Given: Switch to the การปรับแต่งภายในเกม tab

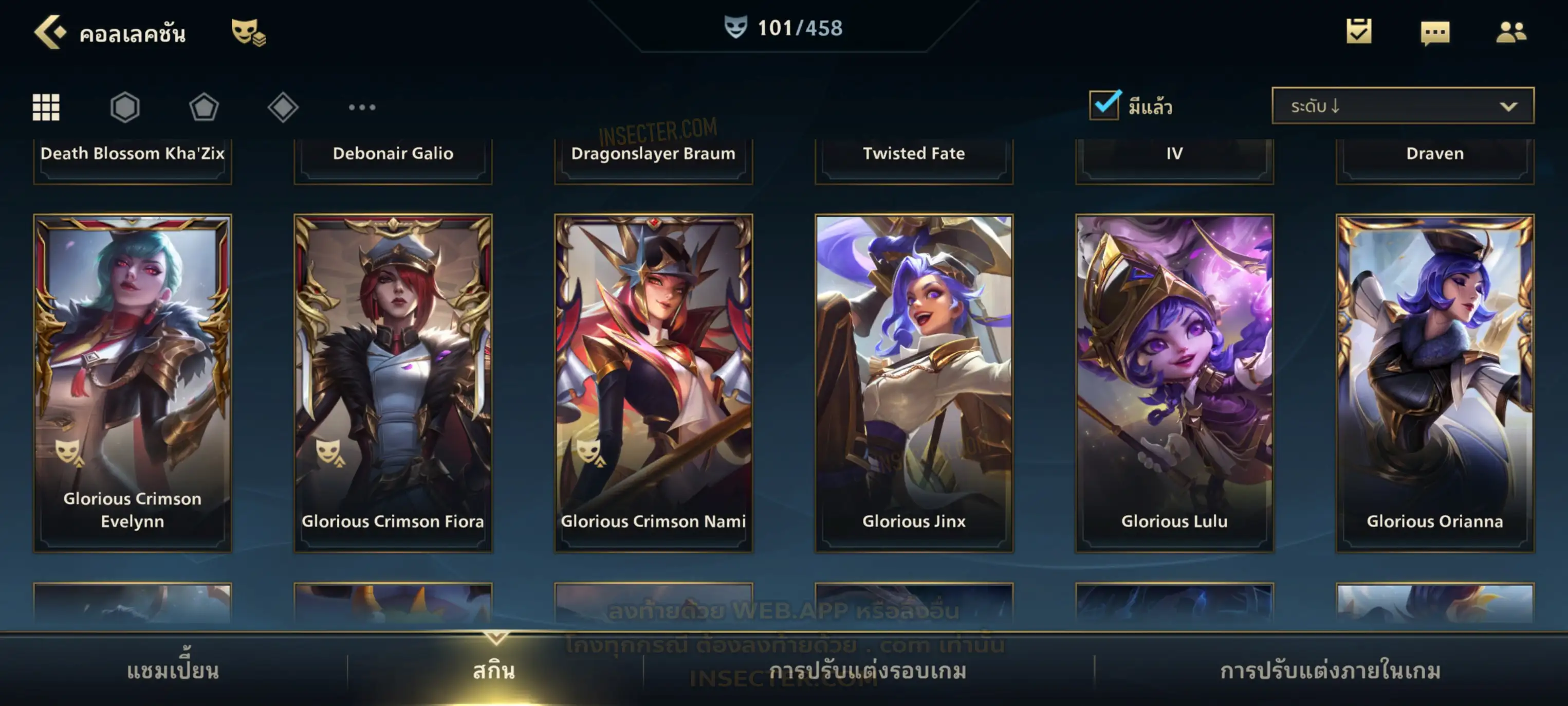Looking at the screenshot, I should [1331, 671].
